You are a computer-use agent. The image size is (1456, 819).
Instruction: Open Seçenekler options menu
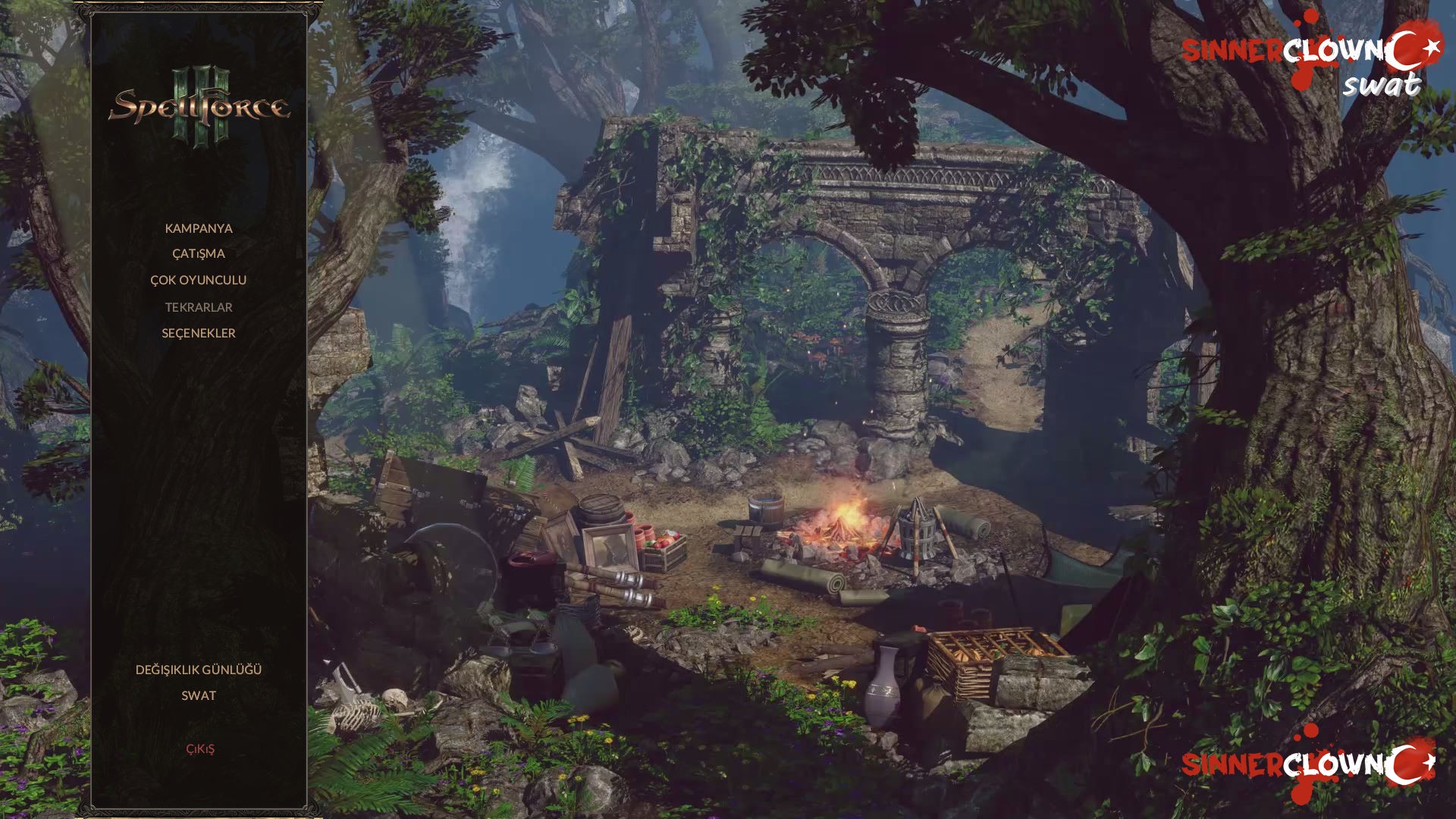[199, 333]
